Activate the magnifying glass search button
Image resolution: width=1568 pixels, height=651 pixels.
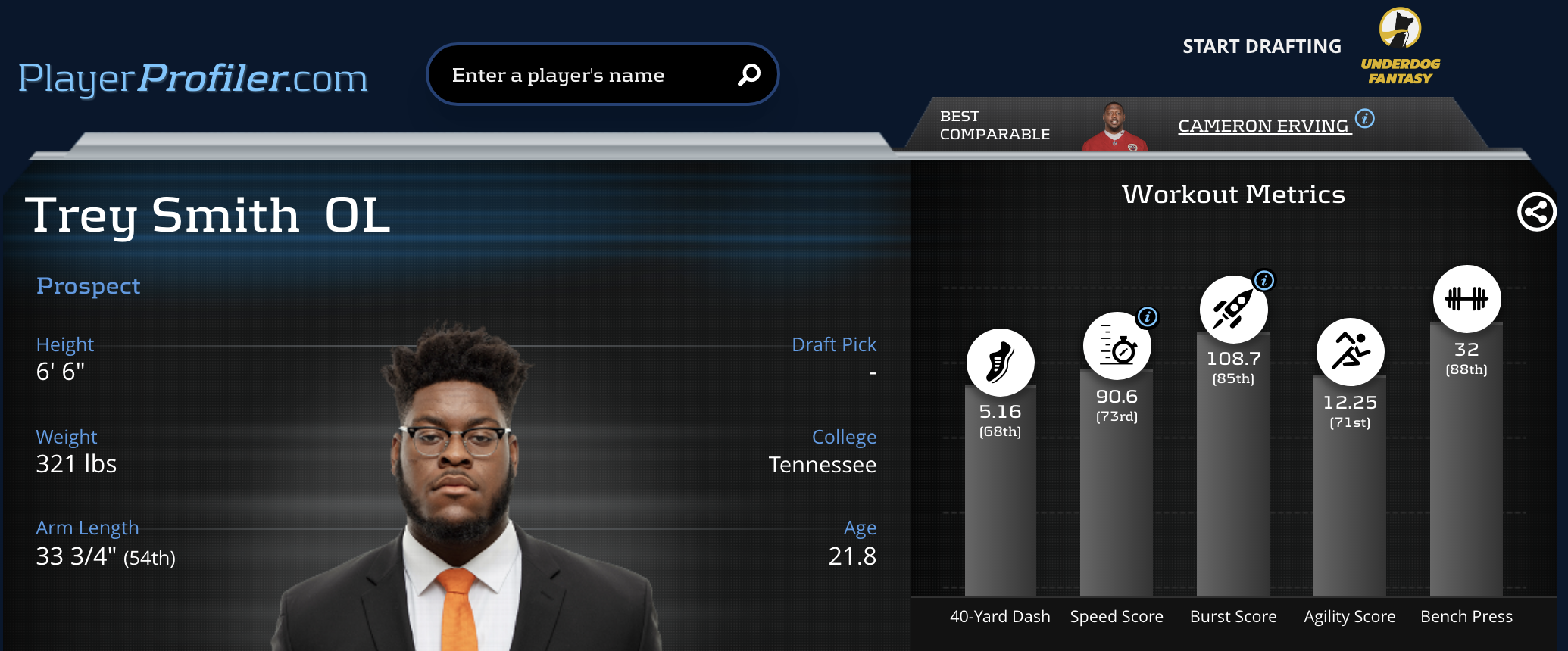[x=748, y=74]
